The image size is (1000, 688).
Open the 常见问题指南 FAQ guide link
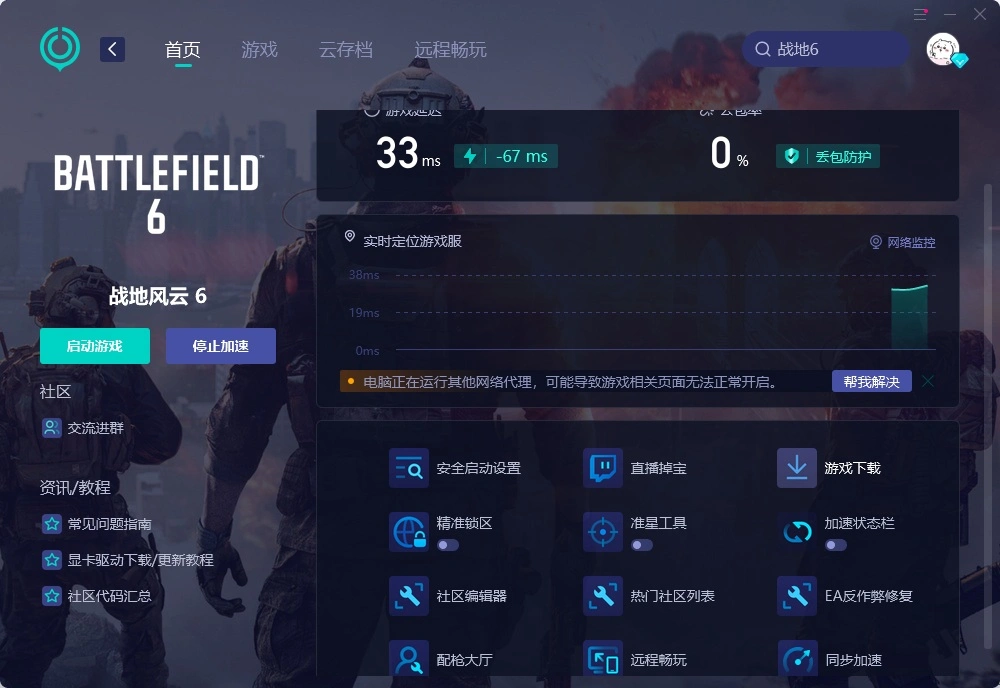110,524
